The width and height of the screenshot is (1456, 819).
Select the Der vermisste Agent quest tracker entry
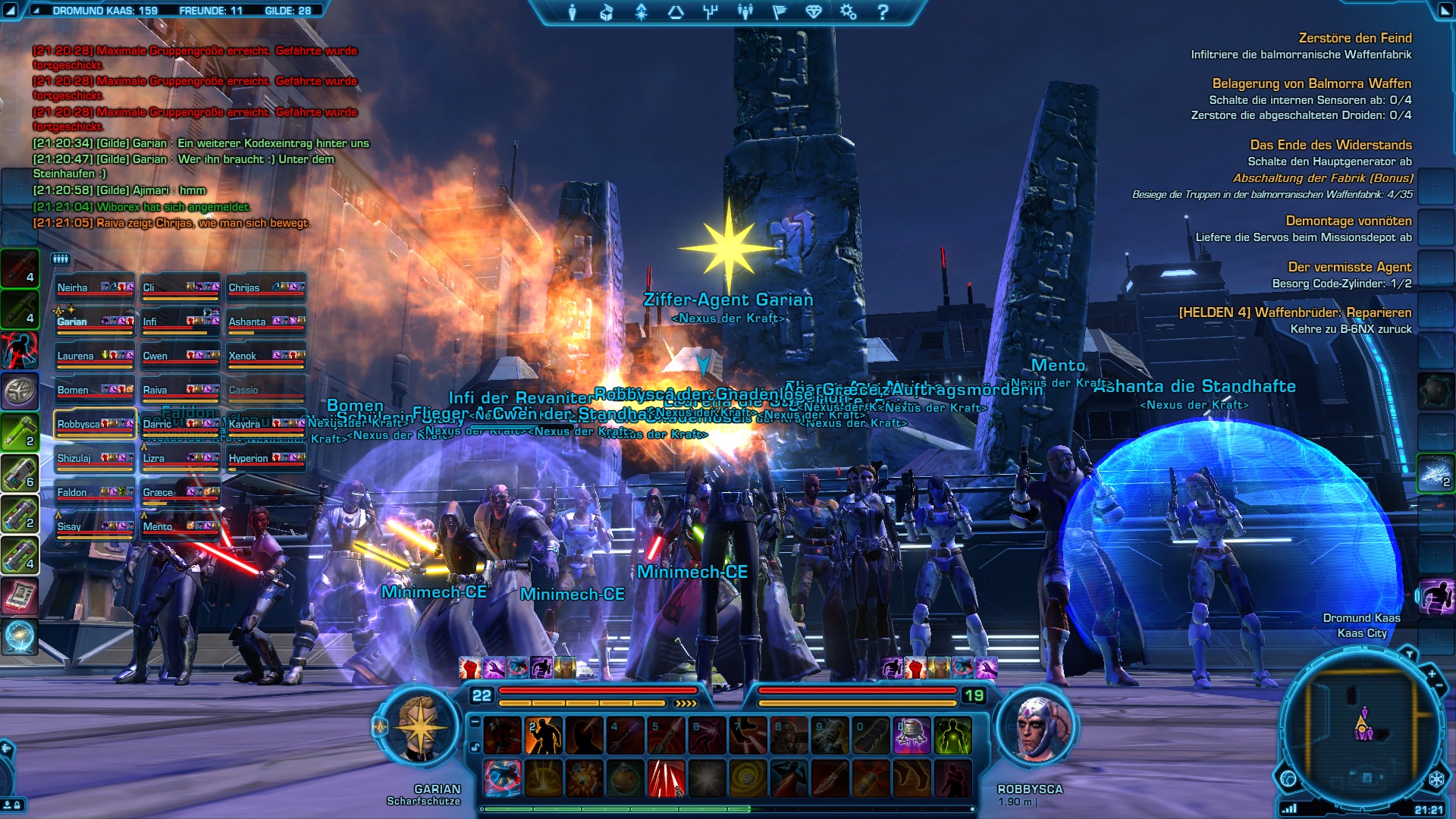click(x=1349, y=267)
